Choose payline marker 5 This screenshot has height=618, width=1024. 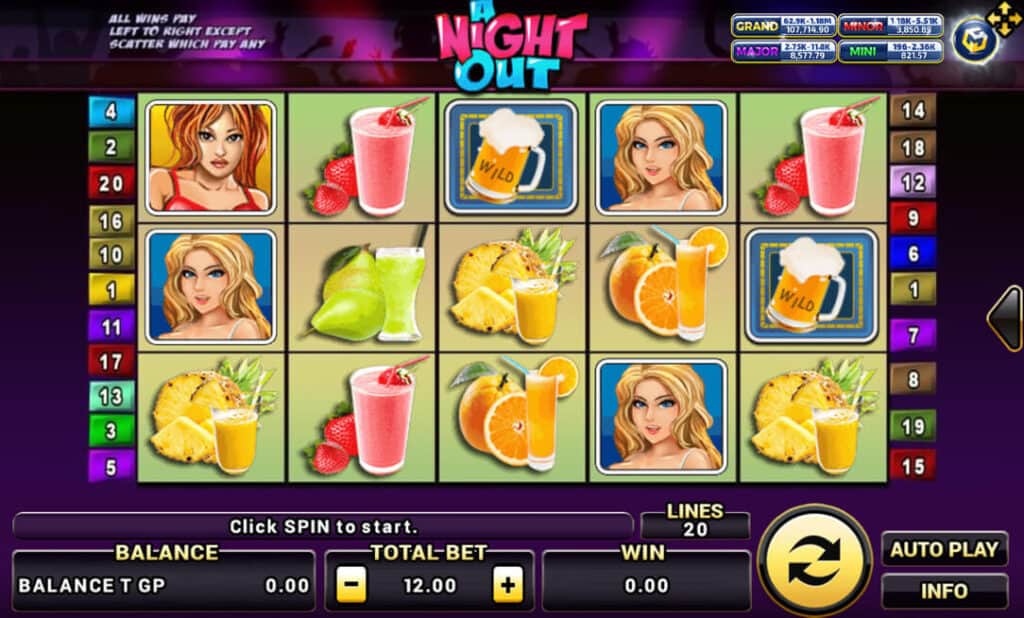click(x=111, y=465)
